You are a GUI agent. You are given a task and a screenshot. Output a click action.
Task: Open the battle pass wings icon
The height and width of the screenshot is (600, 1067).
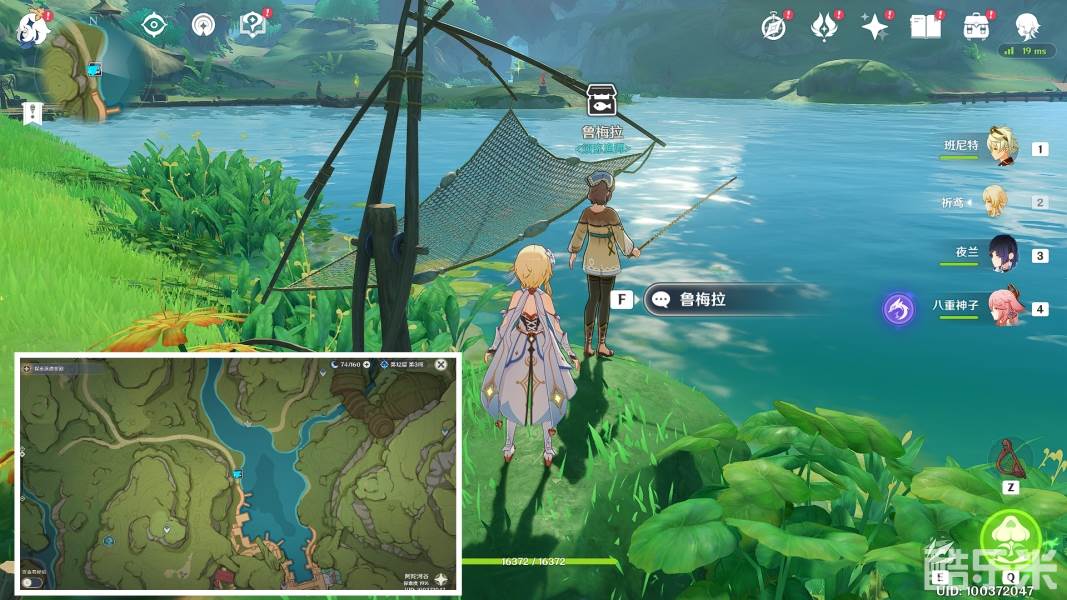(x=823, y=27)
